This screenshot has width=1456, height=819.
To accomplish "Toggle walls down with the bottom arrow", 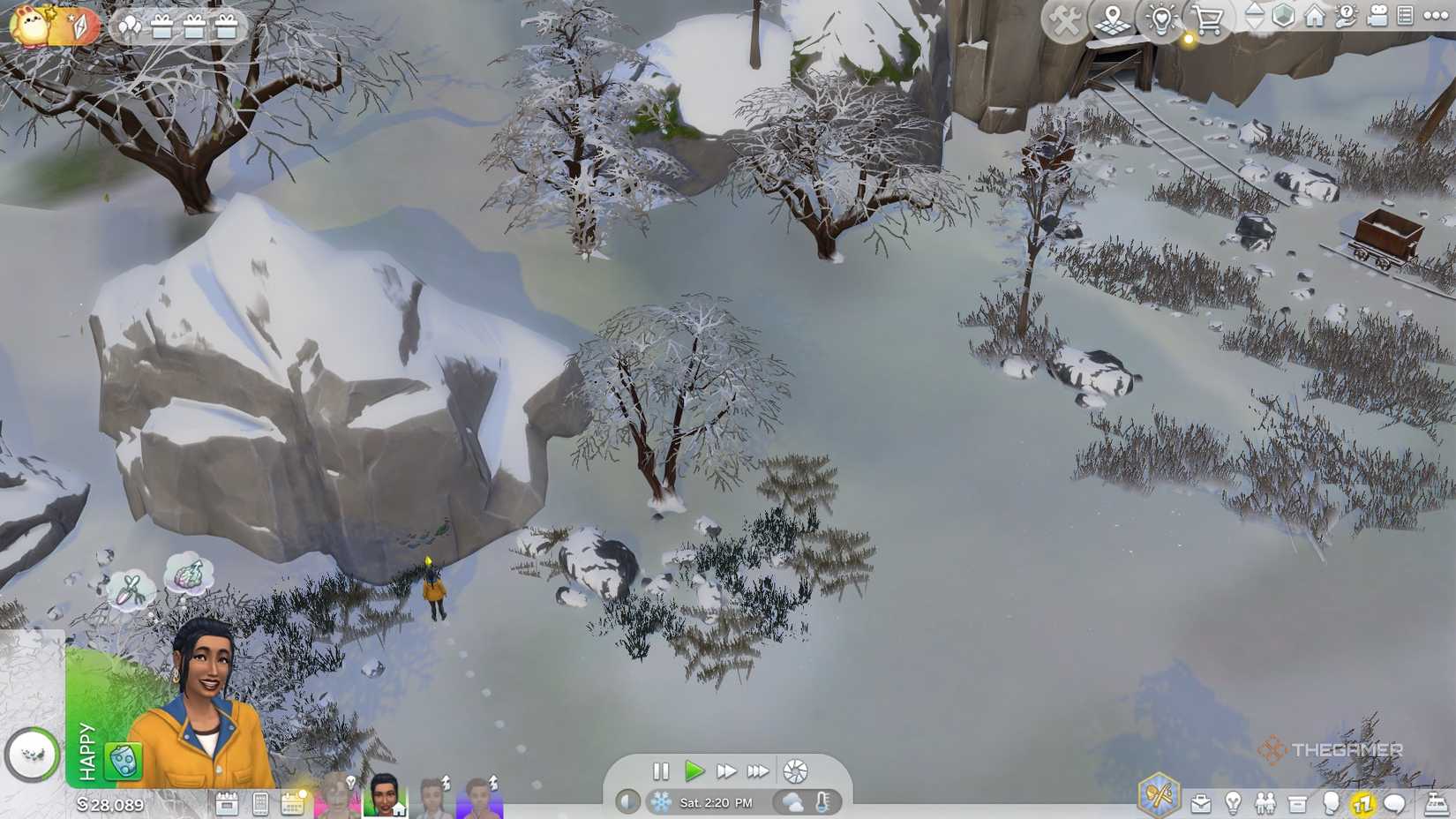I will pos(1255,26).
